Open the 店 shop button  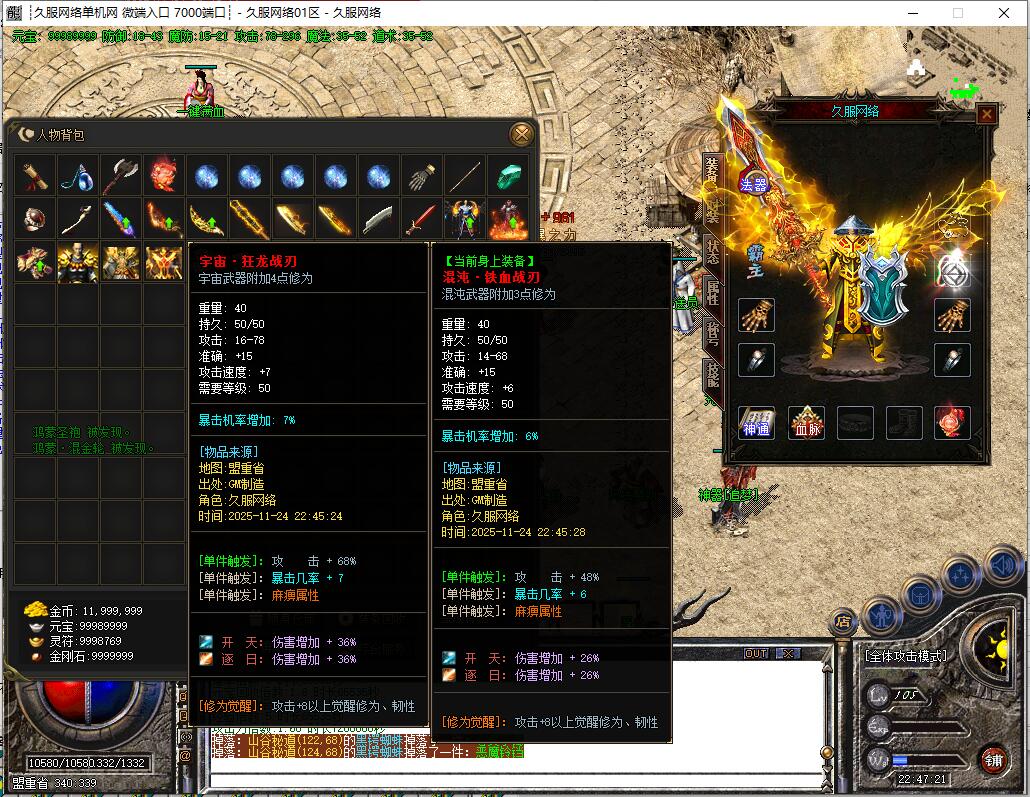(844, 622)
